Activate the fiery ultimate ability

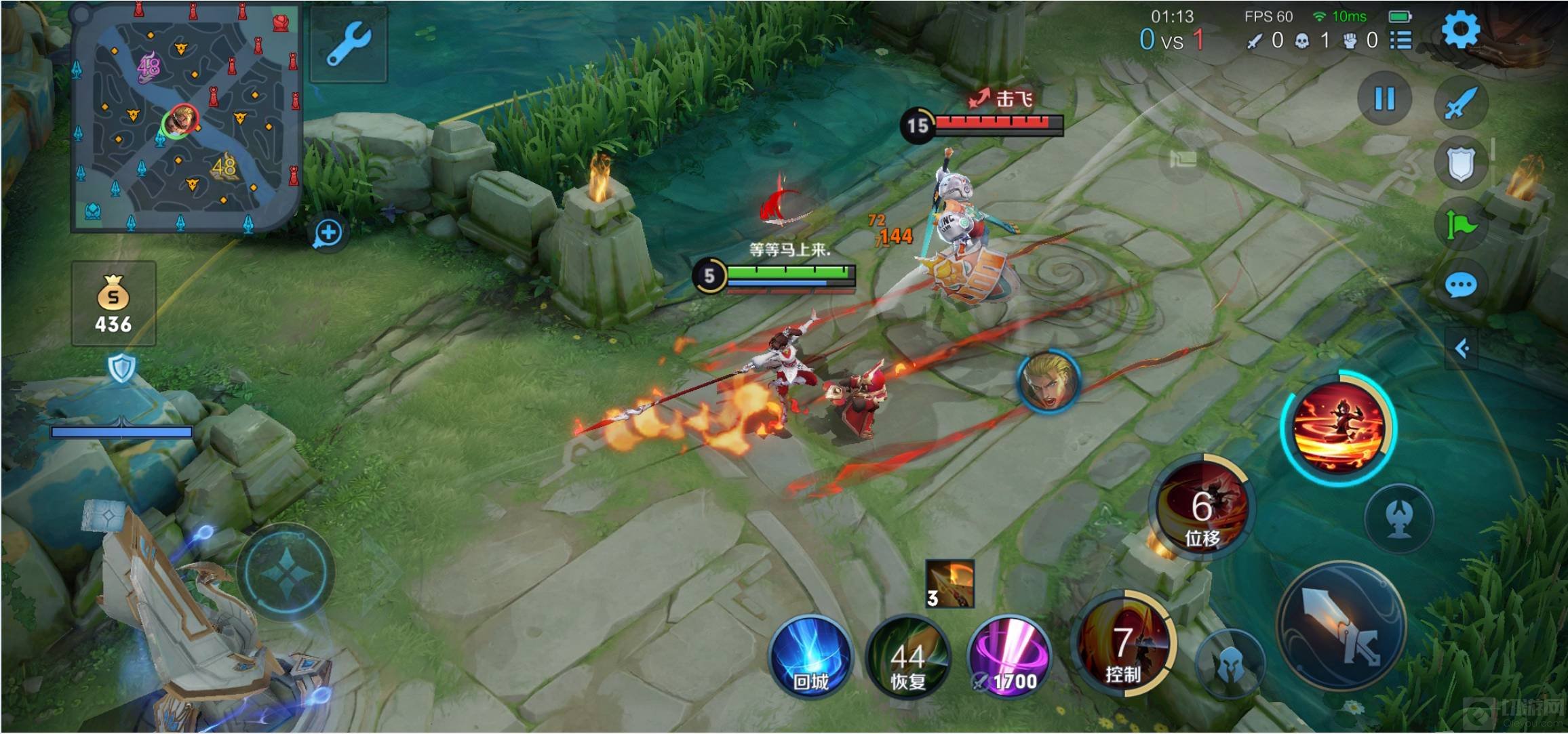1337,427
